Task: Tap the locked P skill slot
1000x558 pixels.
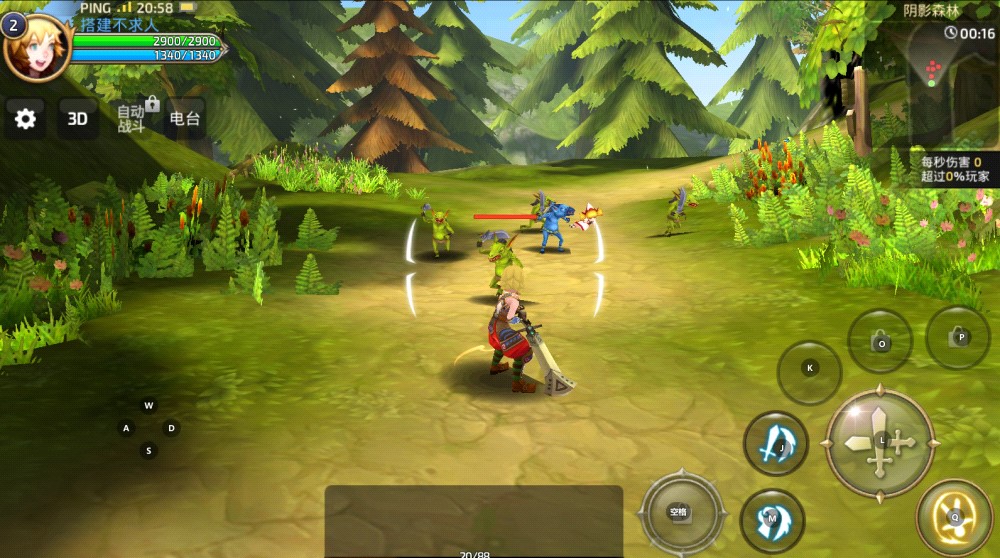Action: point(959,338)
